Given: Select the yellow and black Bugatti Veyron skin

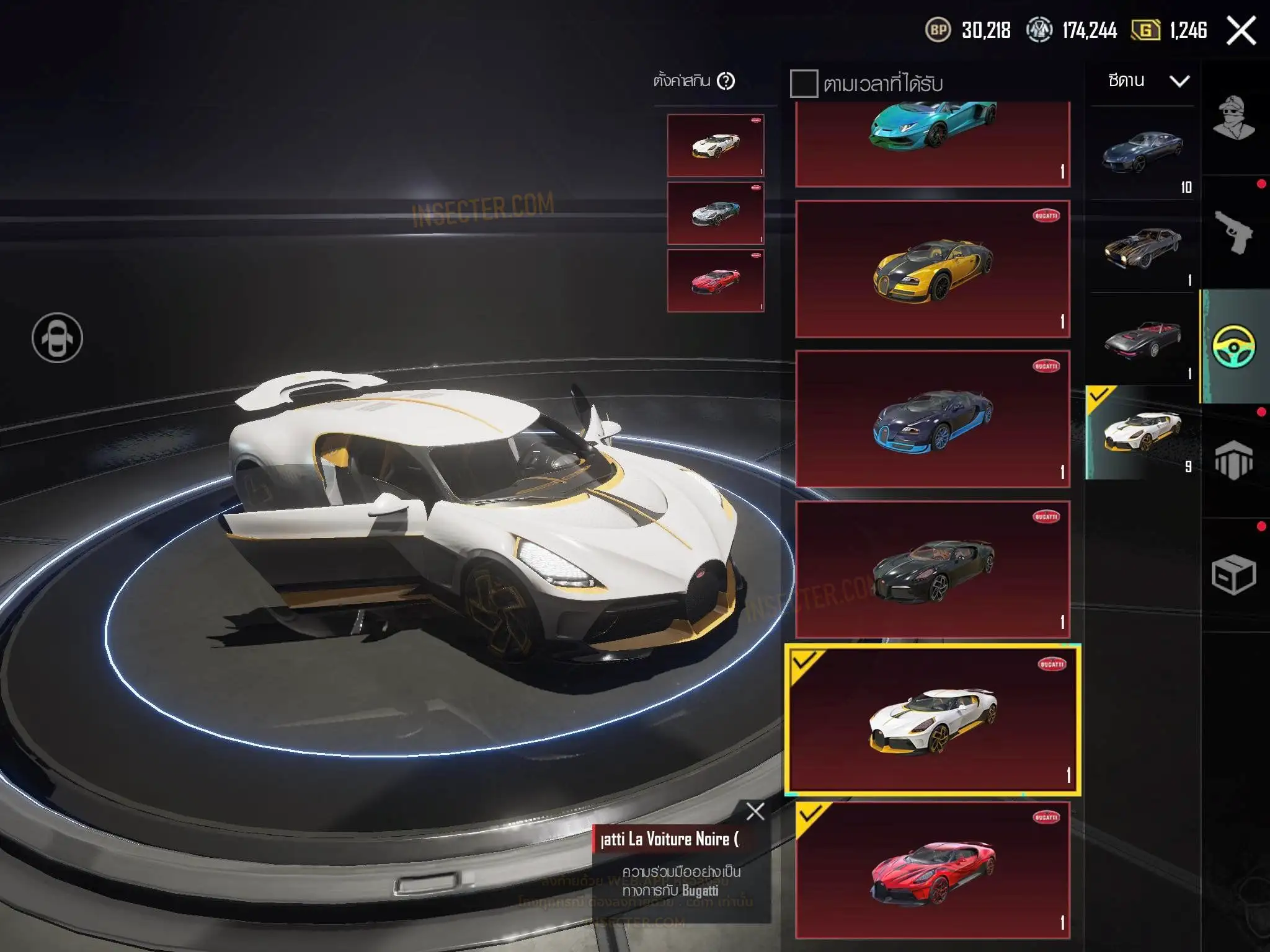Looking at the screenshot, I should [933, 269].
